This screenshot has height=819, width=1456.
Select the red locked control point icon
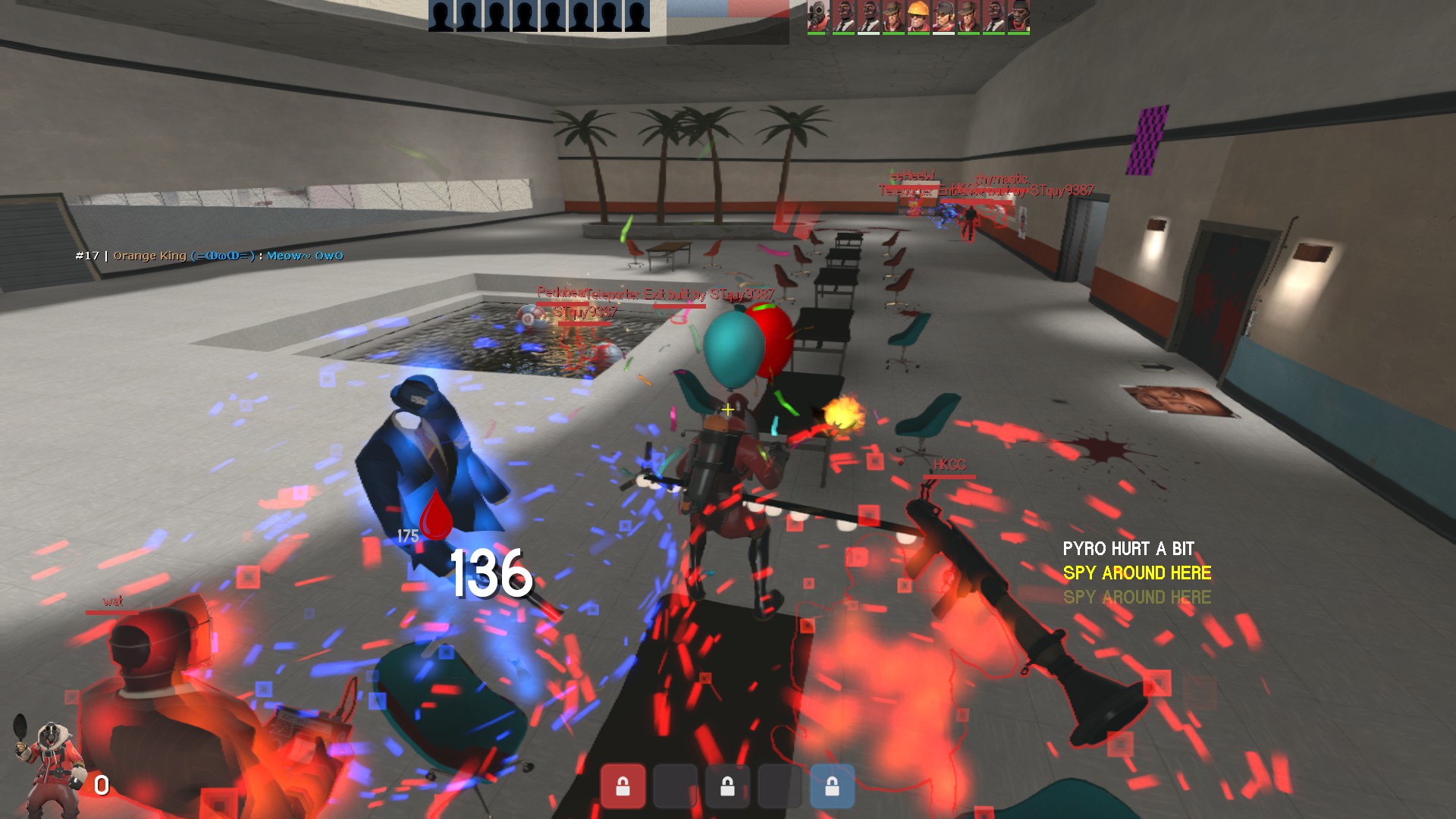point(623,786)
